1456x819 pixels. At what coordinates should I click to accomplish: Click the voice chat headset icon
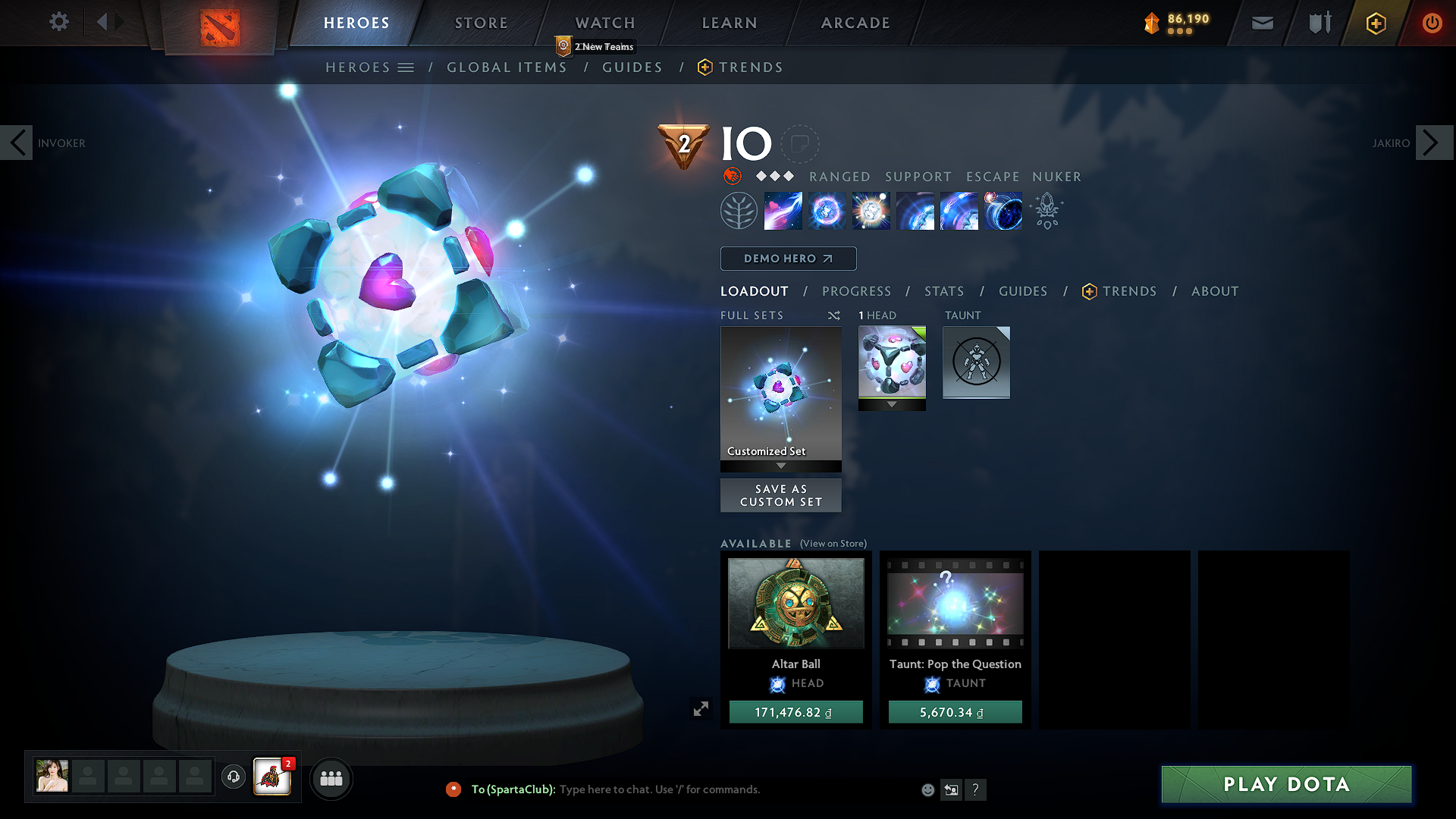click(x=233, y=777)
